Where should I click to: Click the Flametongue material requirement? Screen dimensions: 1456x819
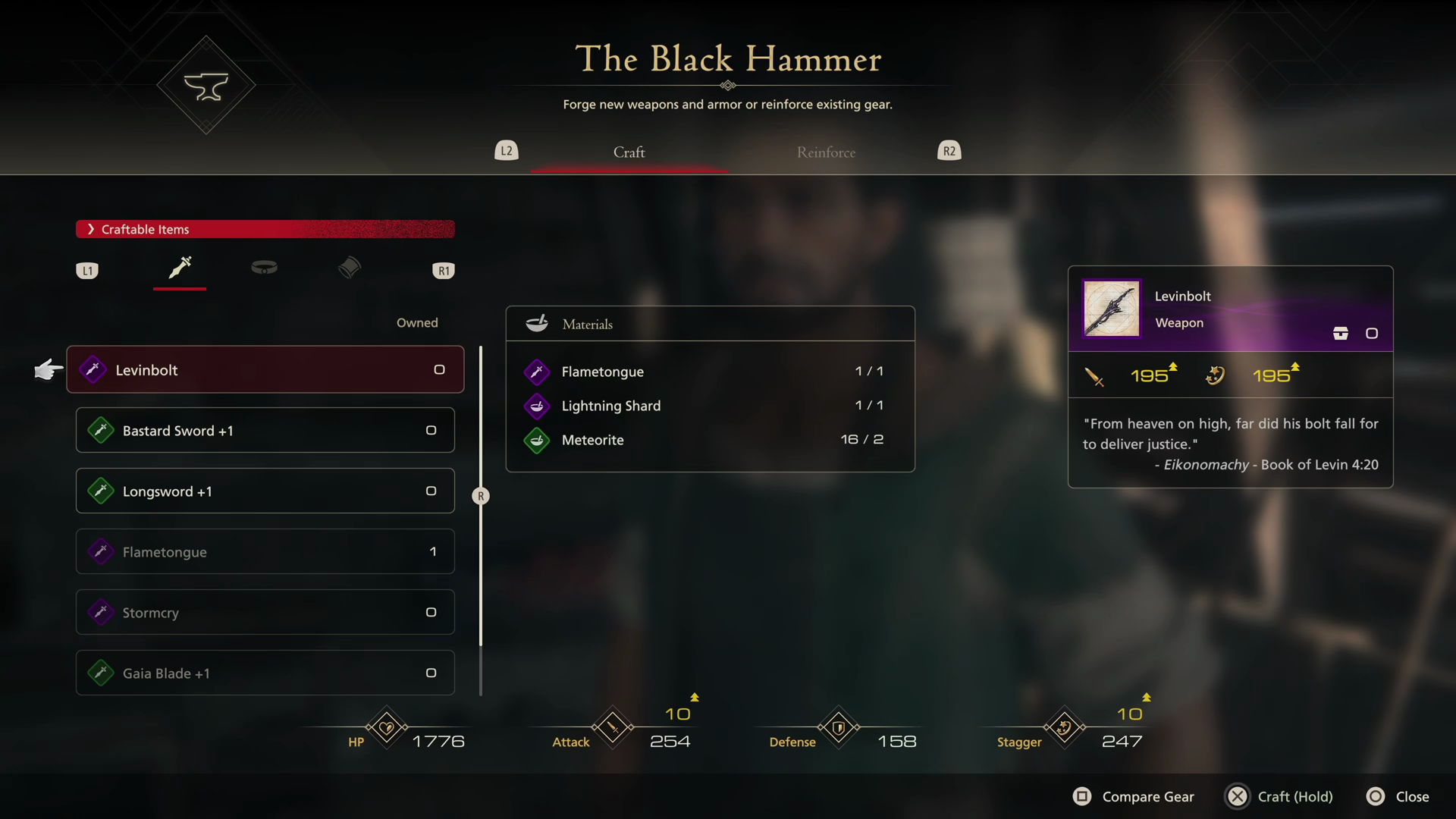coord(710,372)
